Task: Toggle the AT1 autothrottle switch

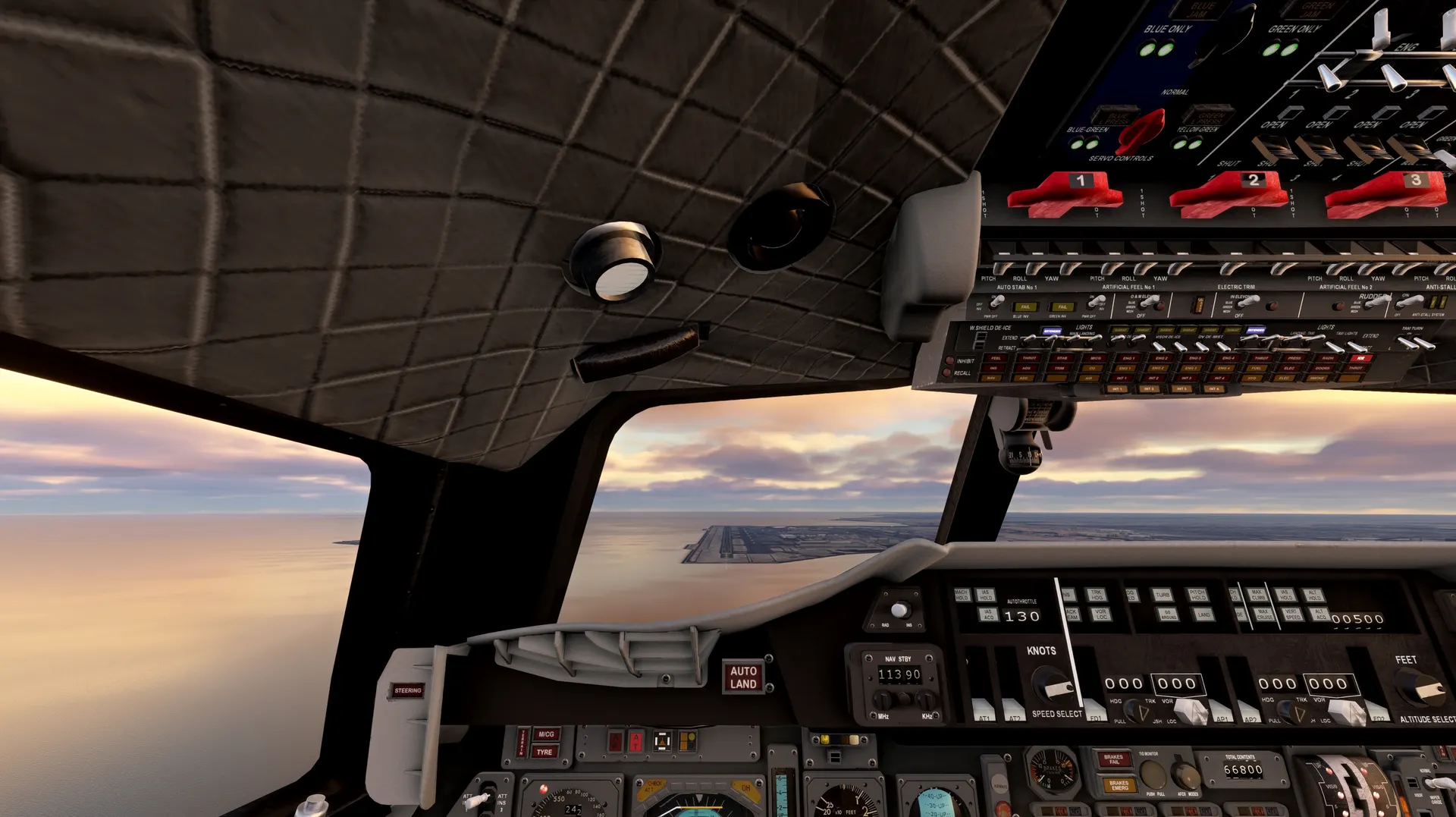Action: tap(983, 710)
